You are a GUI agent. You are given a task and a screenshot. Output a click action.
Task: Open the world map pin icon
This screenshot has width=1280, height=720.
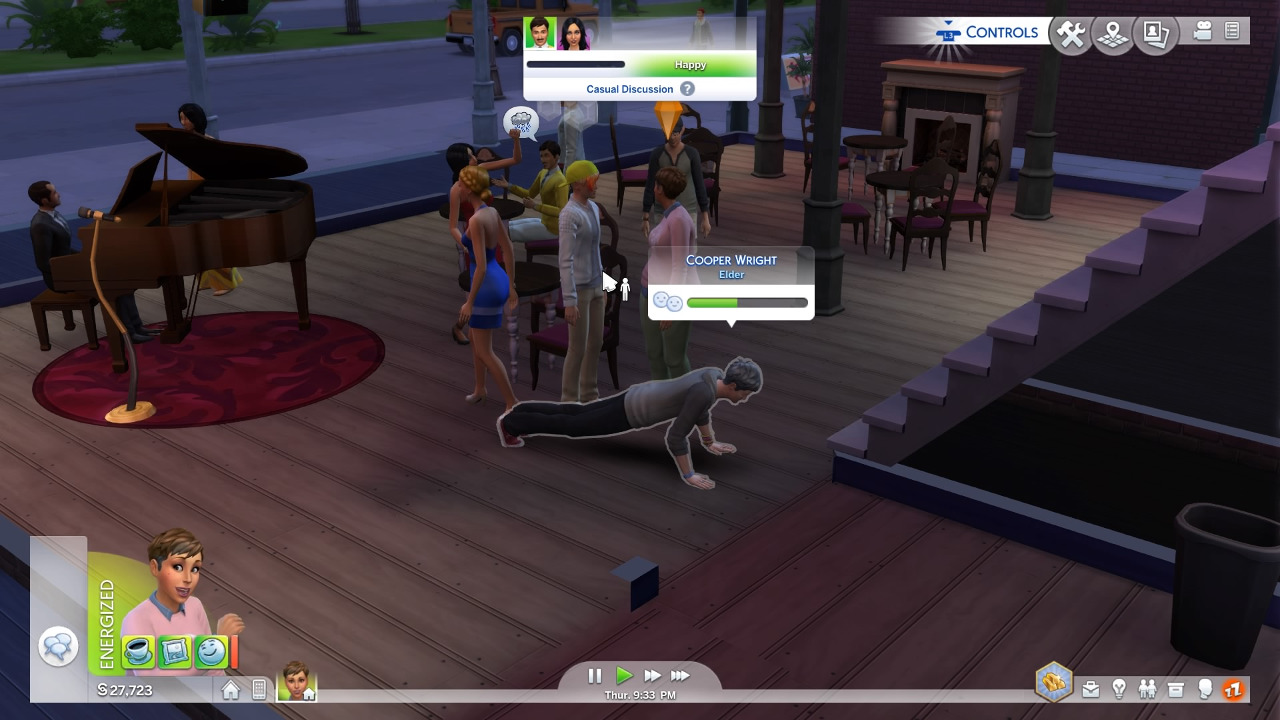(1113, 35)
